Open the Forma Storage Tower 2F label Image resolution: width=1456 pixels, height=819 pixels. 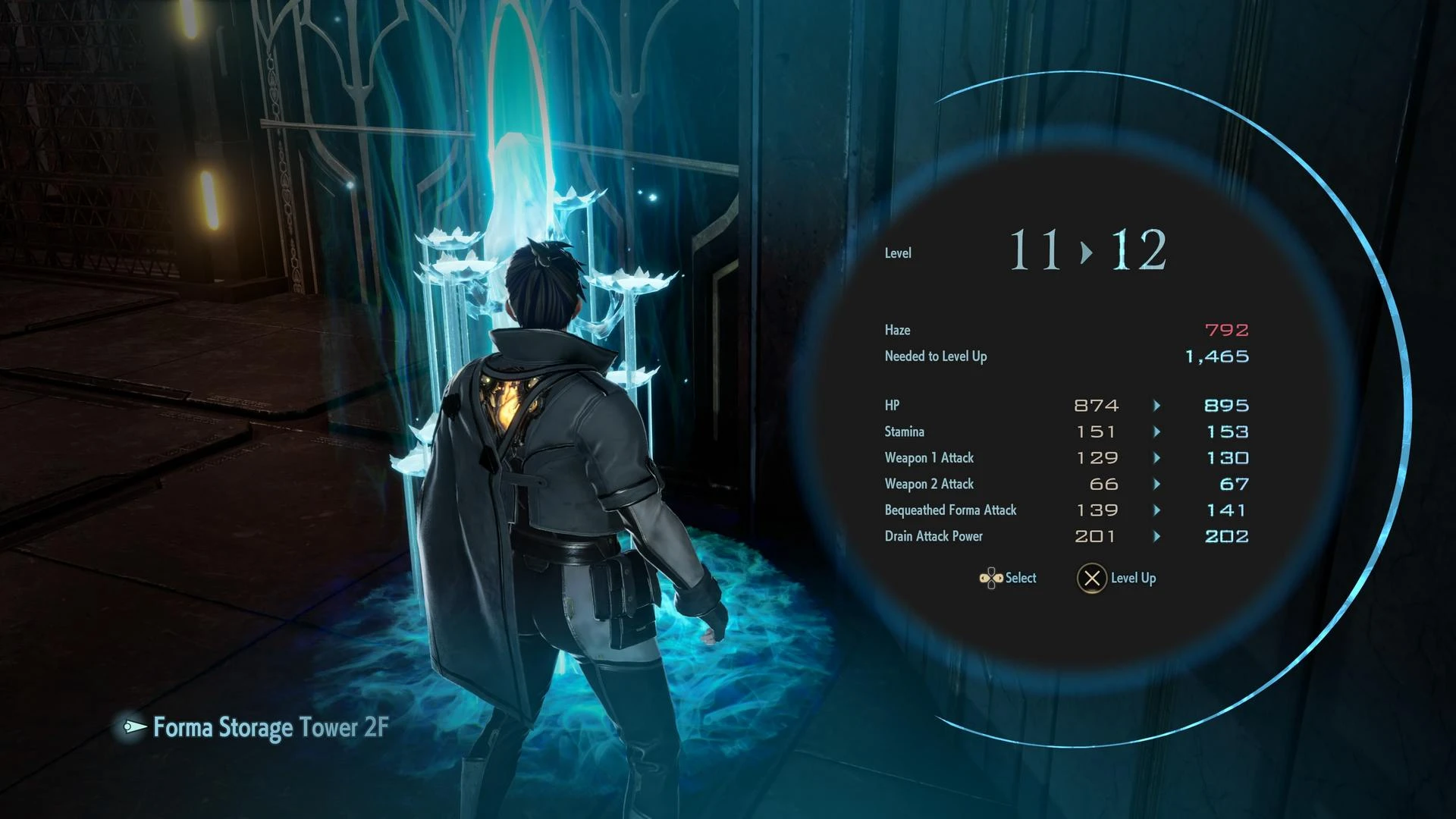(x=269, y=727)
